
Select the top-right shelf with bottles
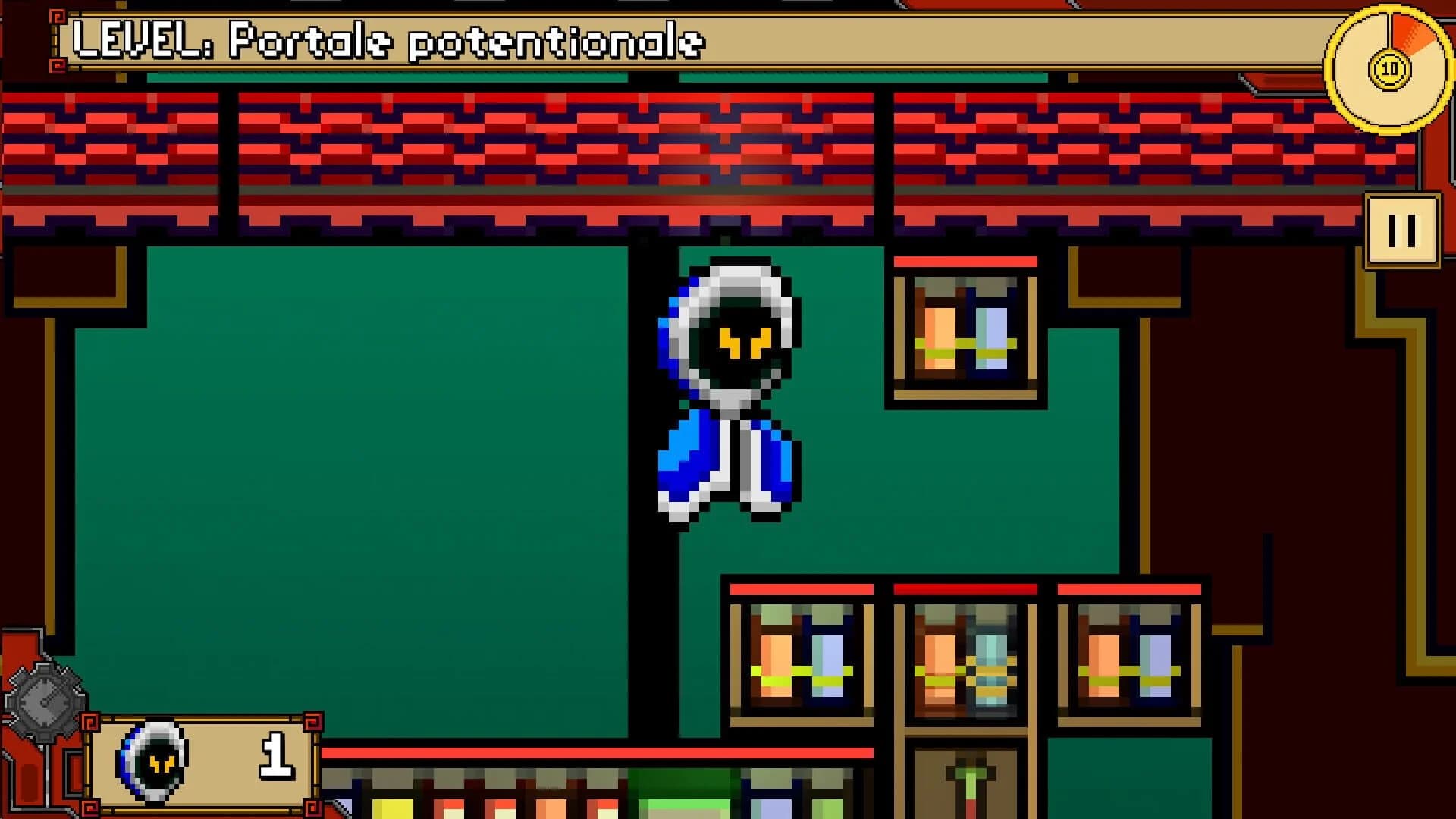(x=963, y=334)
